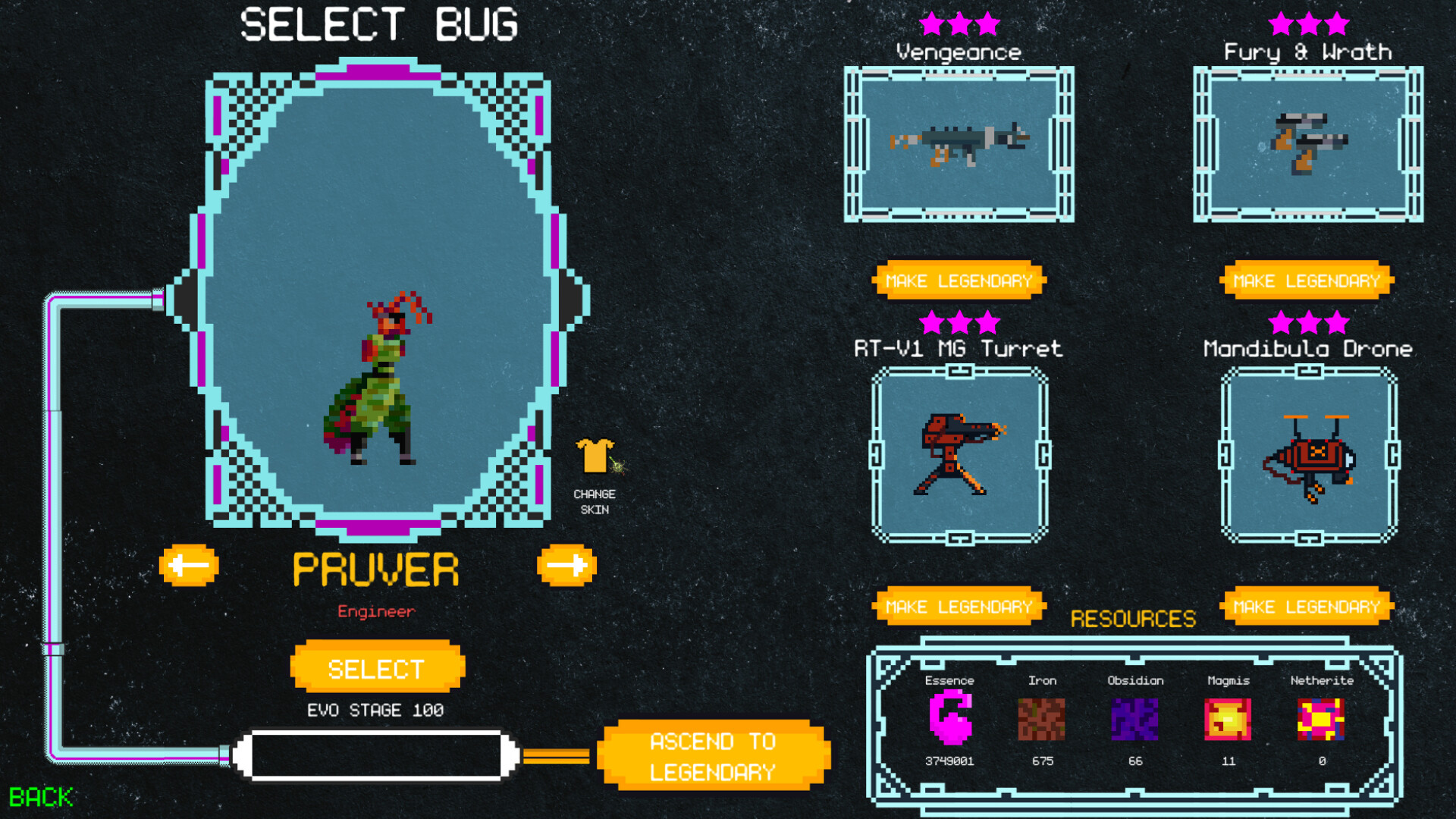This screenshot has width=1456, height=819.
Task: Select the Netherite resource icon
Action: (x=1322, y=720)
